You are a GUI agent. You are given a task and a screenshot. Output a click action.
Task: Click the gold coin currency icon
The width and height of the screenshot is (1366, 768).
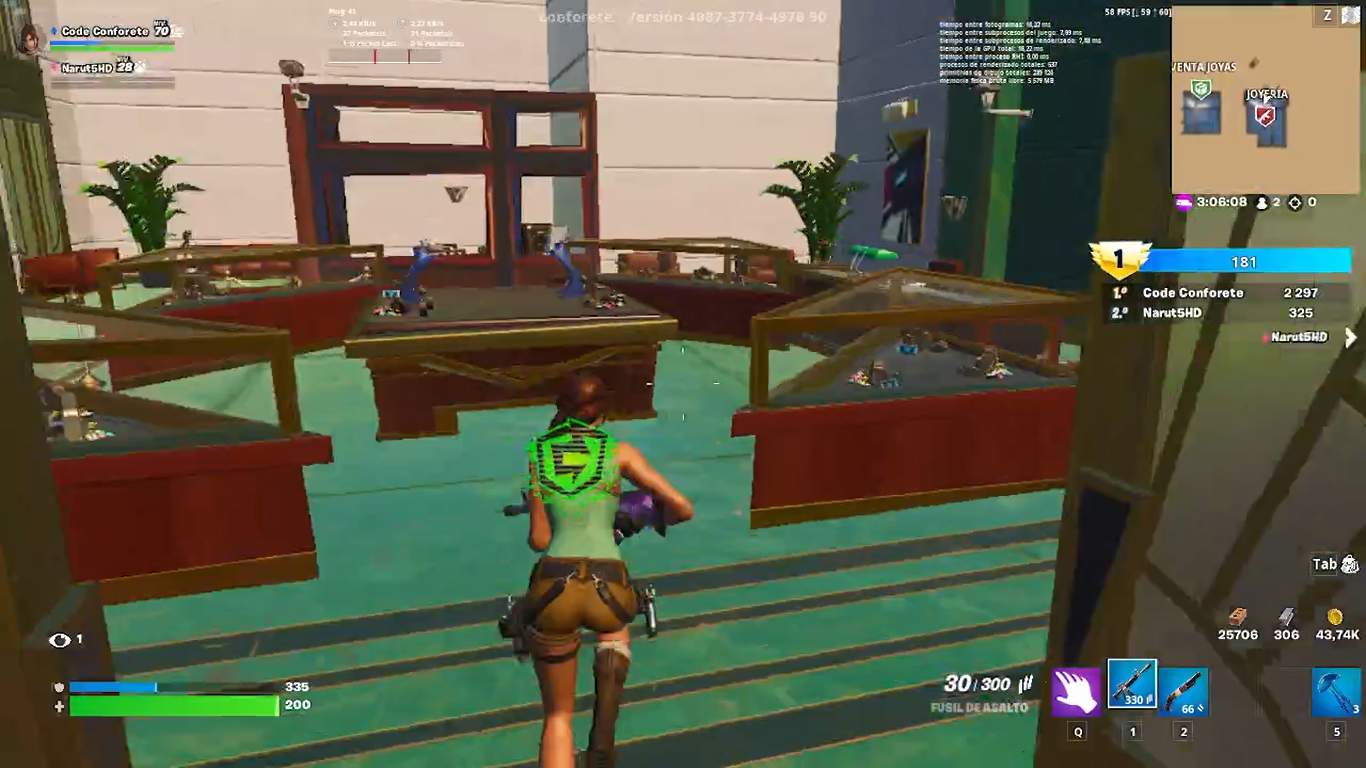1334,617
